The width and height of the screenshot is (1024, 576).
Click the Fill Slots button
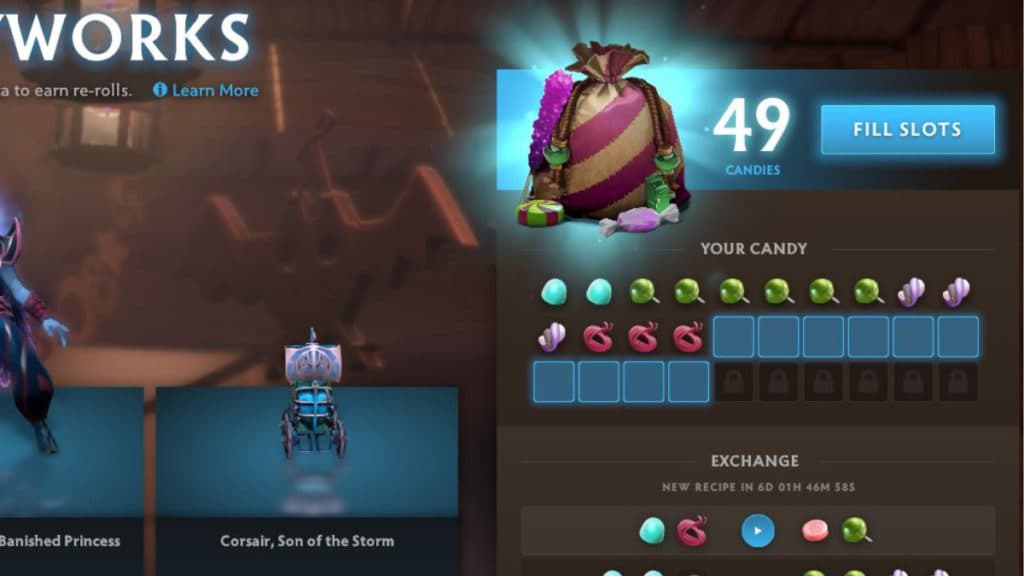tap(907, 129)
